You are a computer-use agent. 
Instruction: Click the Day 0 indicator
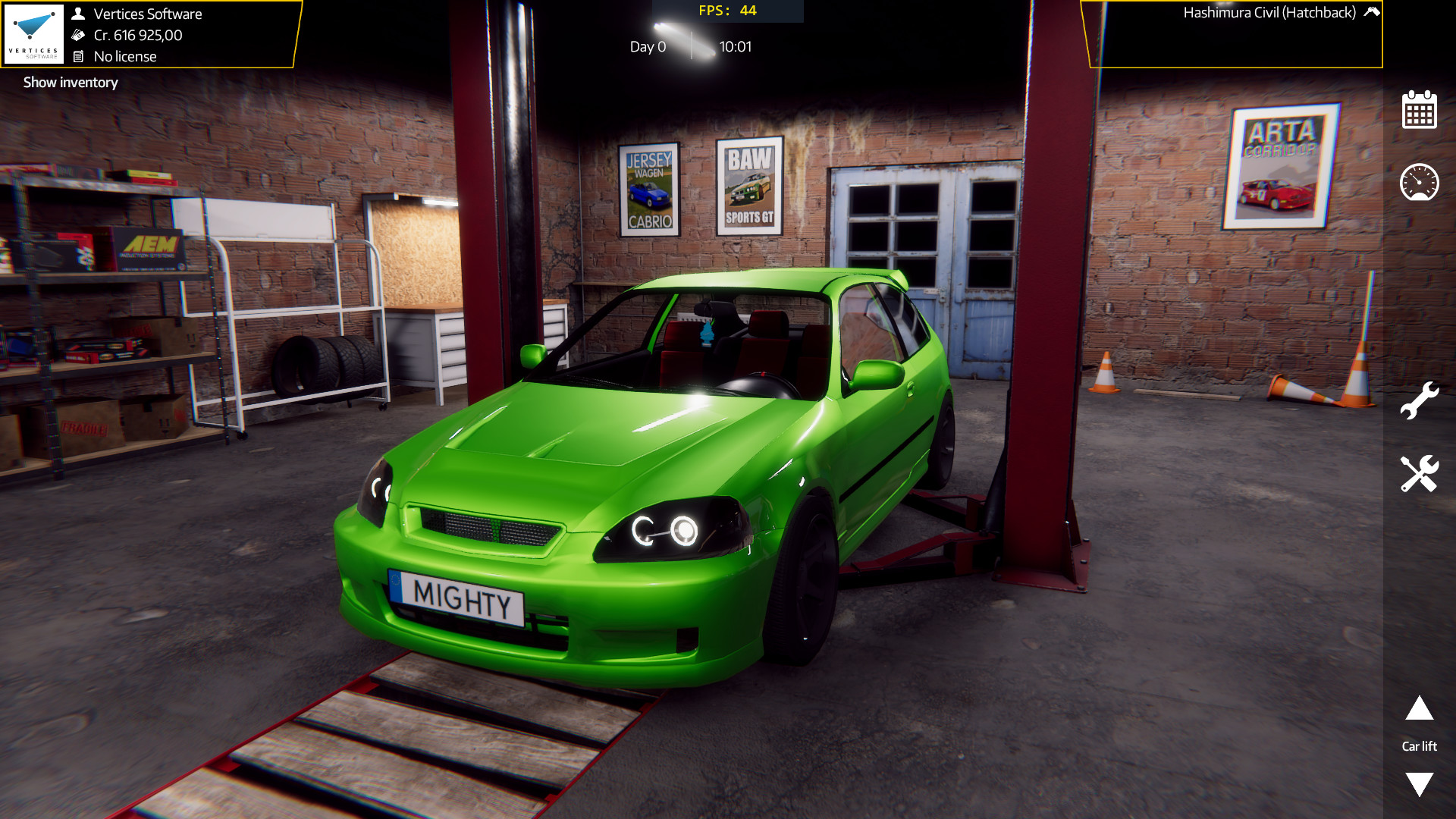pyautogui.click(x=648, y=46)
